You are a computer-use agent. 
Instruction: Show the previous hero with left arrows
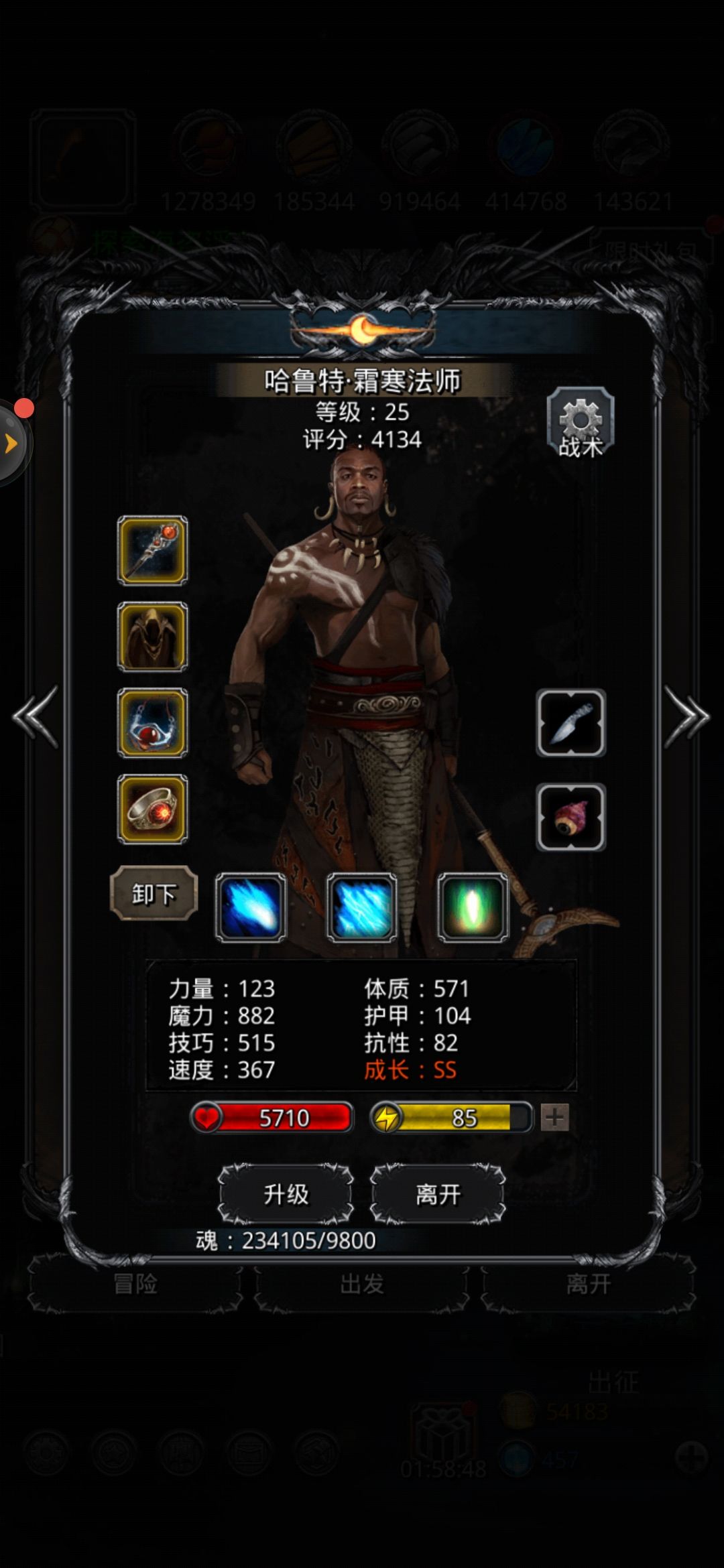click(x=36, y=716)
